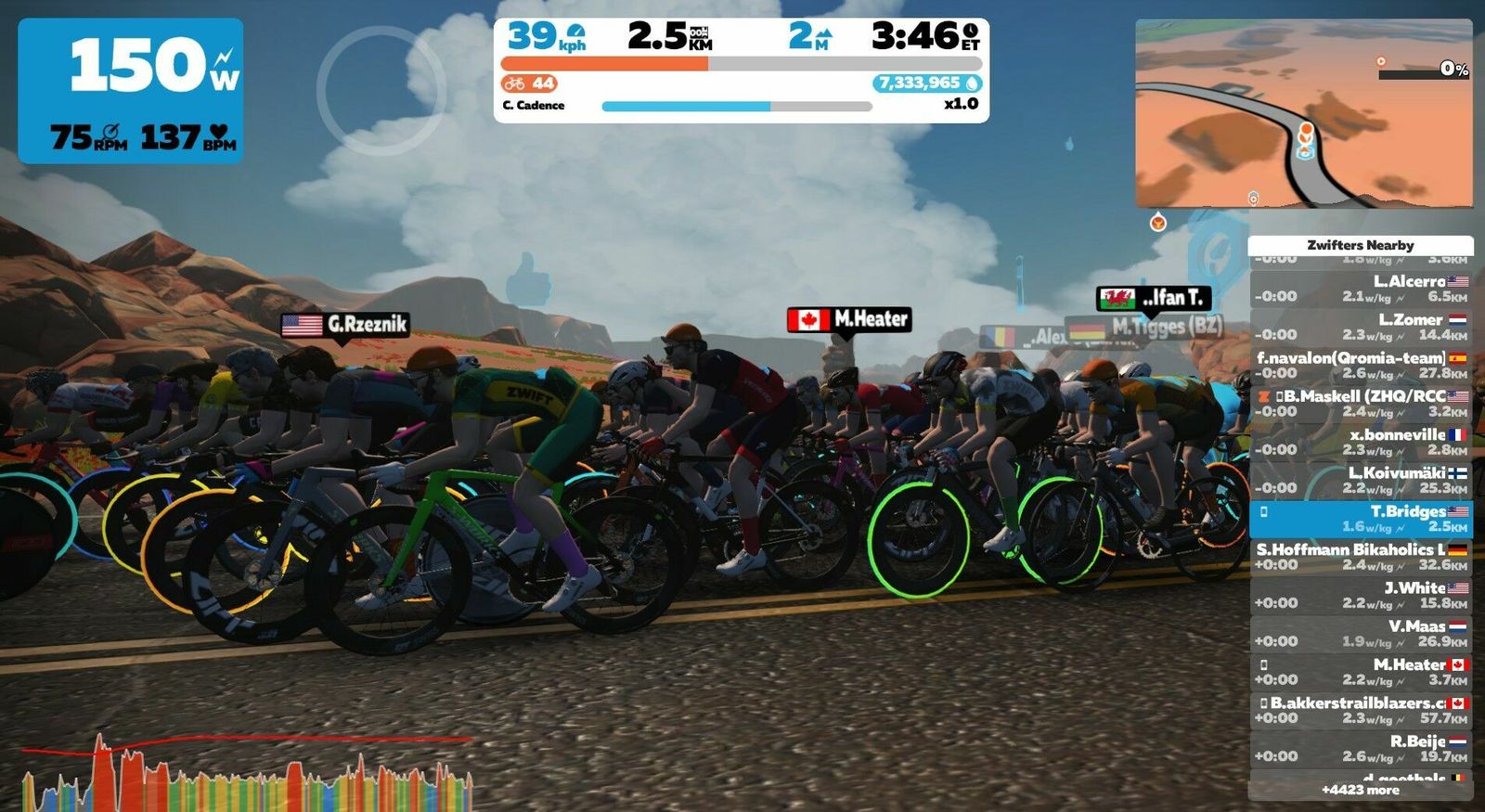Screen dimensions: 1485x812
Task: Pick M.Heater row in Zwifters Nearby list
Action: (x=1361, y=672)
